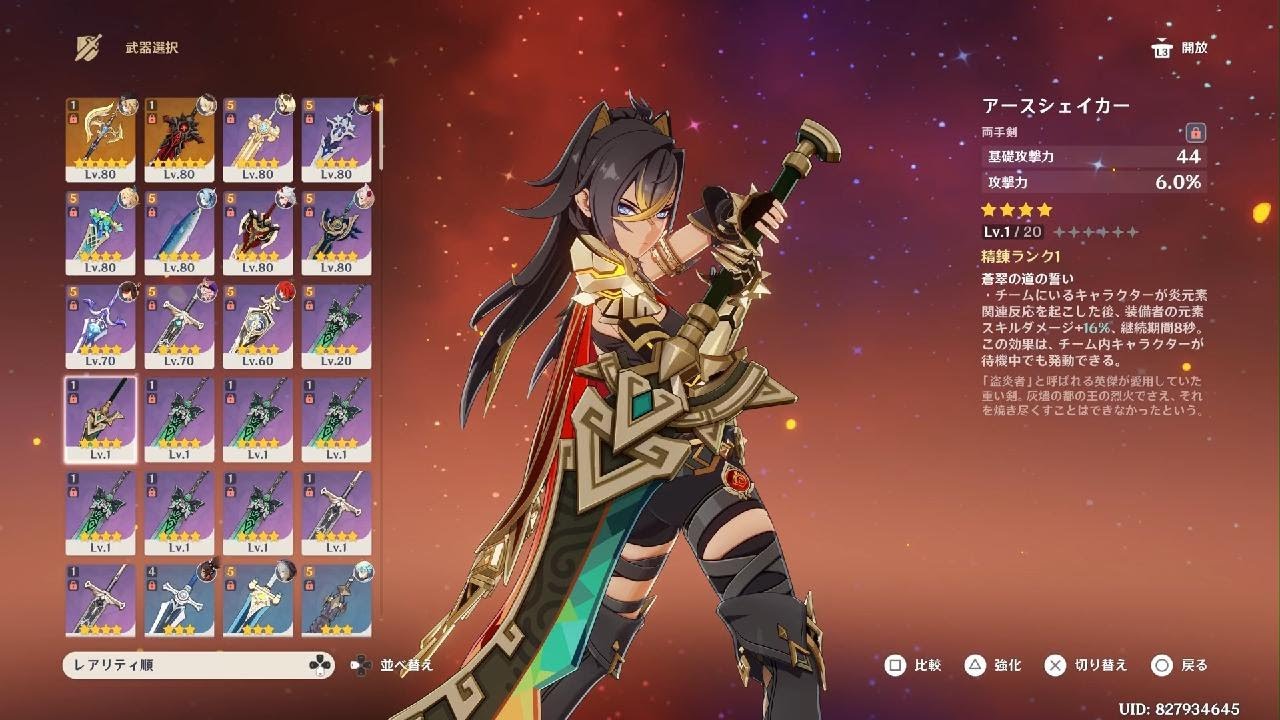Image resolution: width=1280 pixels, height=720 pixels.
Task: Choose the black-and-red five-star Lv.80 claymore
Action: click(179, 138)
